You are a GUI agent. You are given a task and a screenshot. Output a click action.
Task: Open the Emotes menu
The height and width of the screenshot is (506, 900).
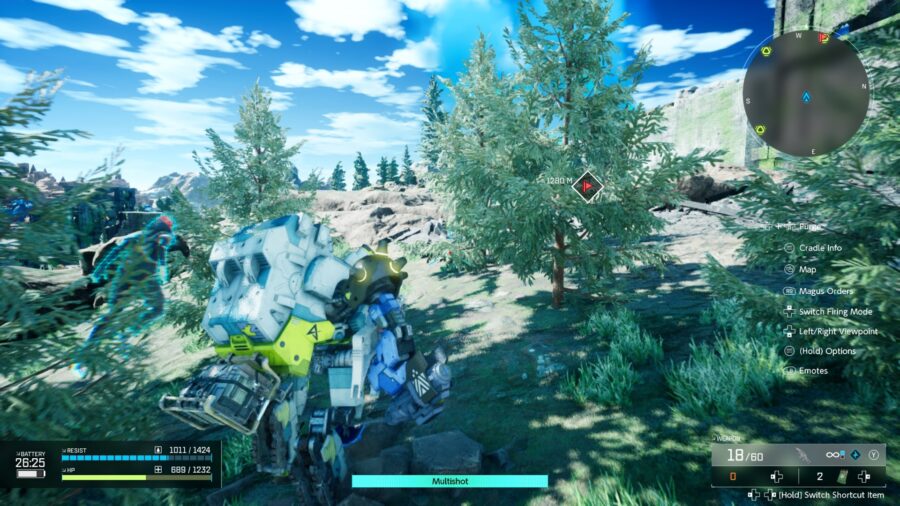click(x=812, y=371)
